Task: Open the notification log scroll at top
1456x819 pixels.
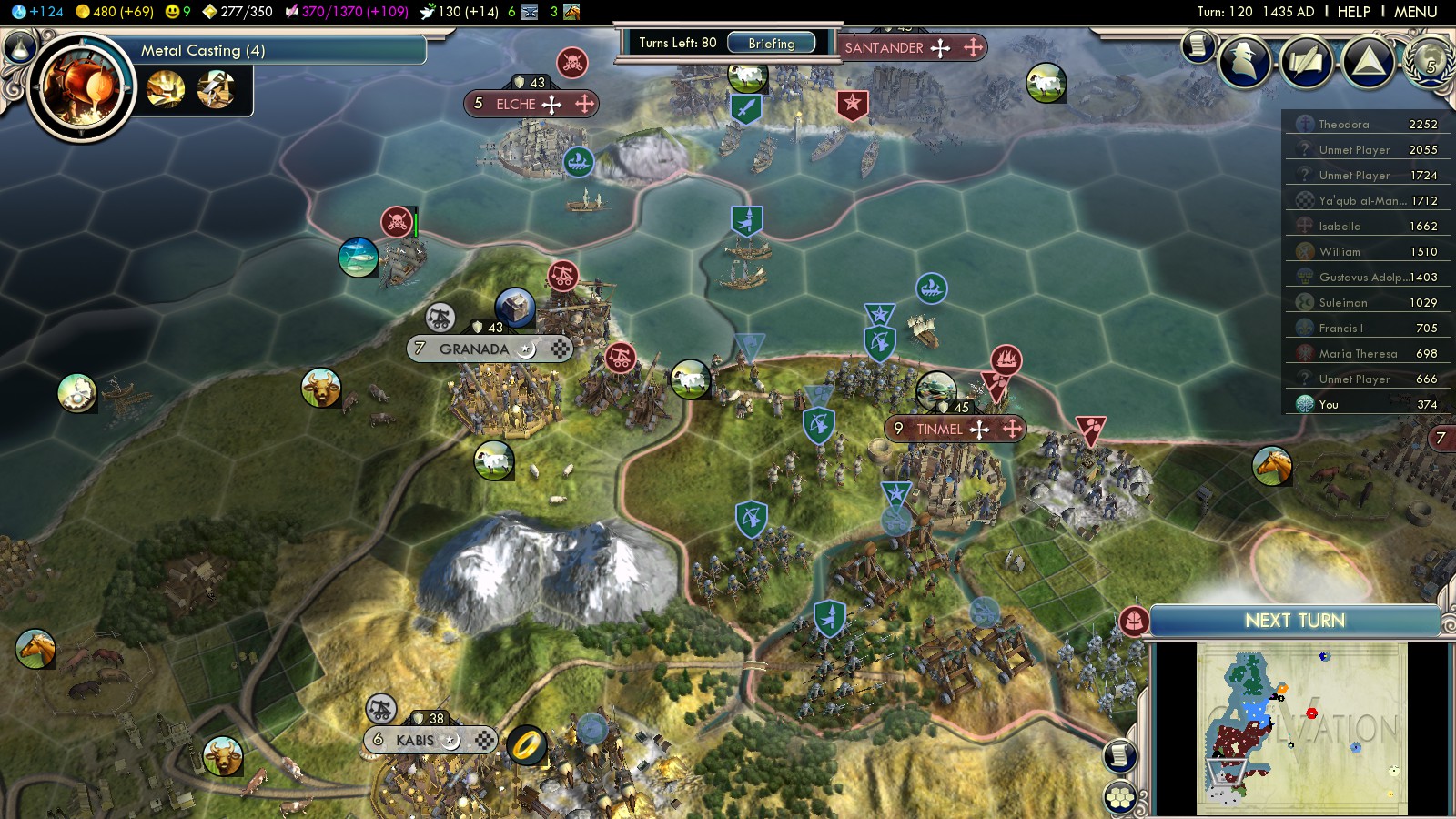Action: pyautogui.click(x=1198, y=45)
